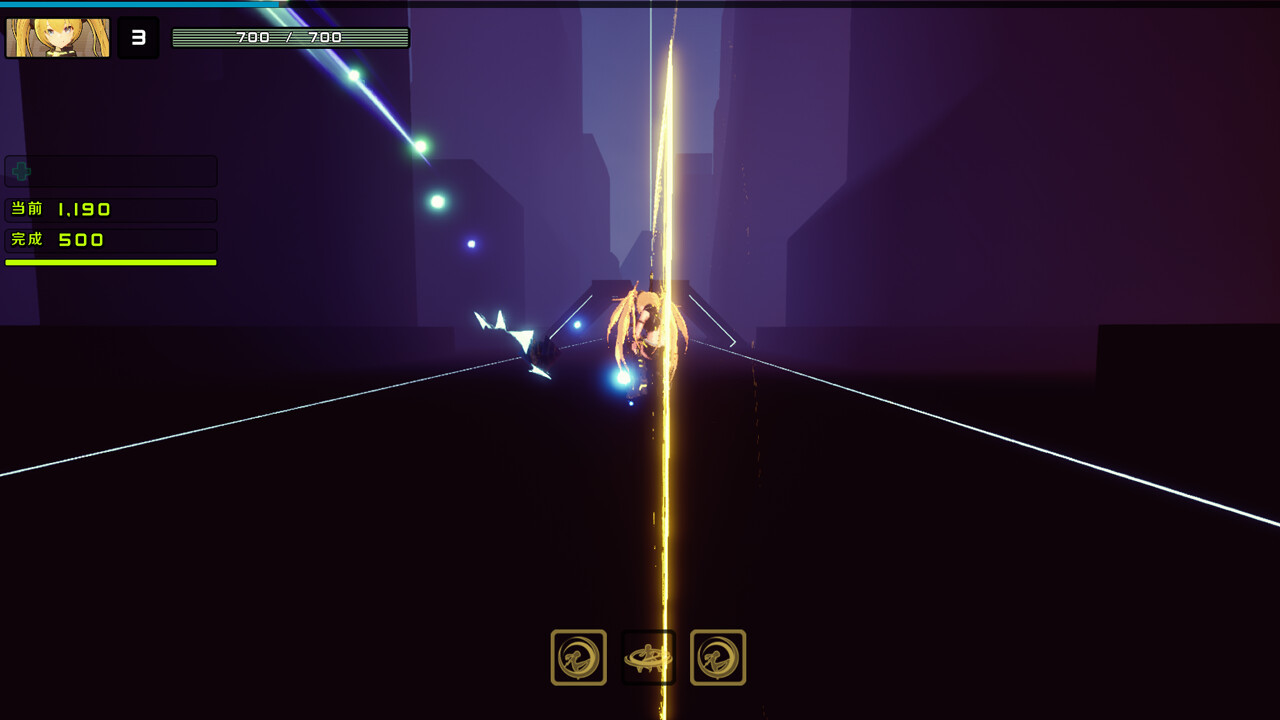Image resolution: width=1280 pixels, height=720 pixels.
Task: Activate the spinning ring skill icon
Action: [648, 657]
